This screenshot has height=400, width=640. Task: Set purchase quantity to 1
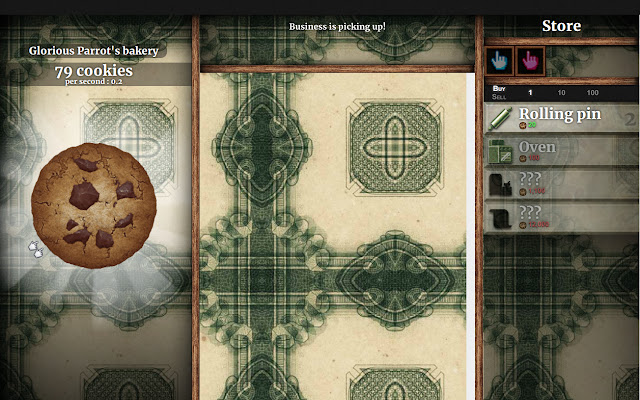point(530,92)
